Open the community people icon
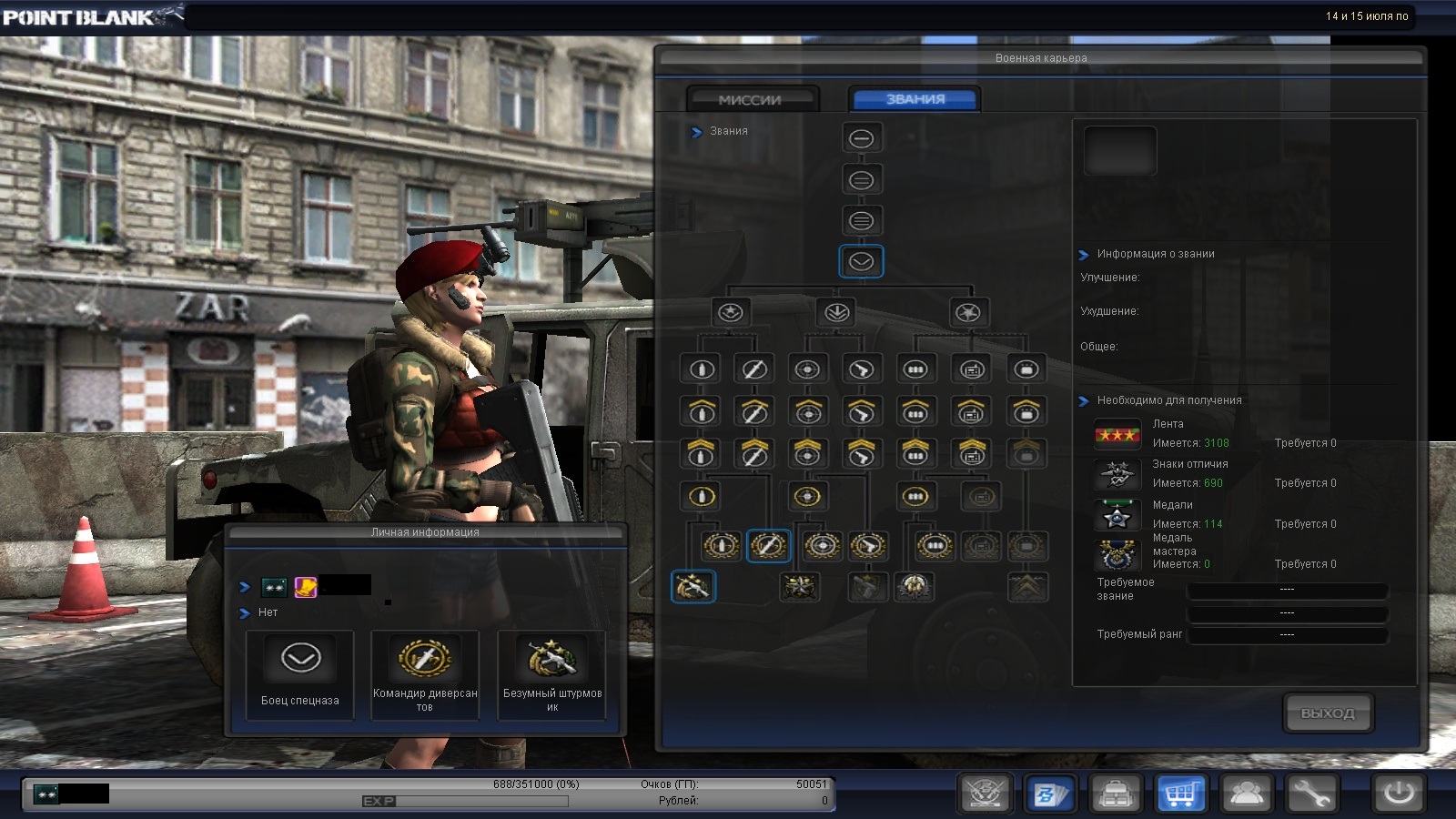 (x=1246, y=794)
